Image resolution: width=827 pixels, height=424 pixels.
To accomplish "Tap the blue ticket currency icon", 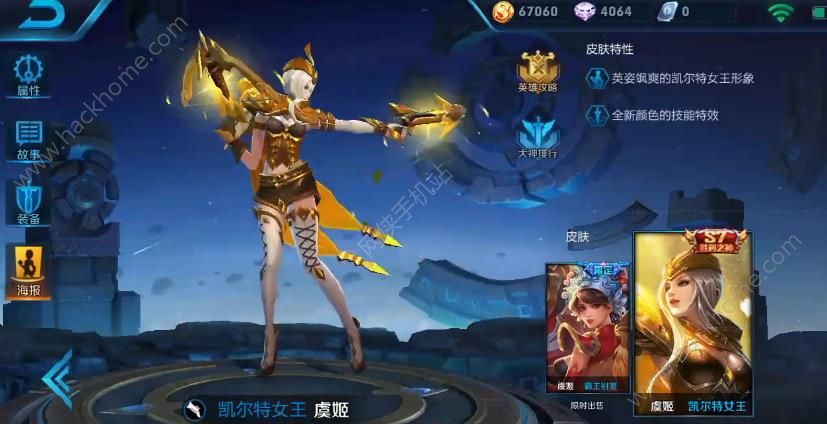I will tap(667, 12).
